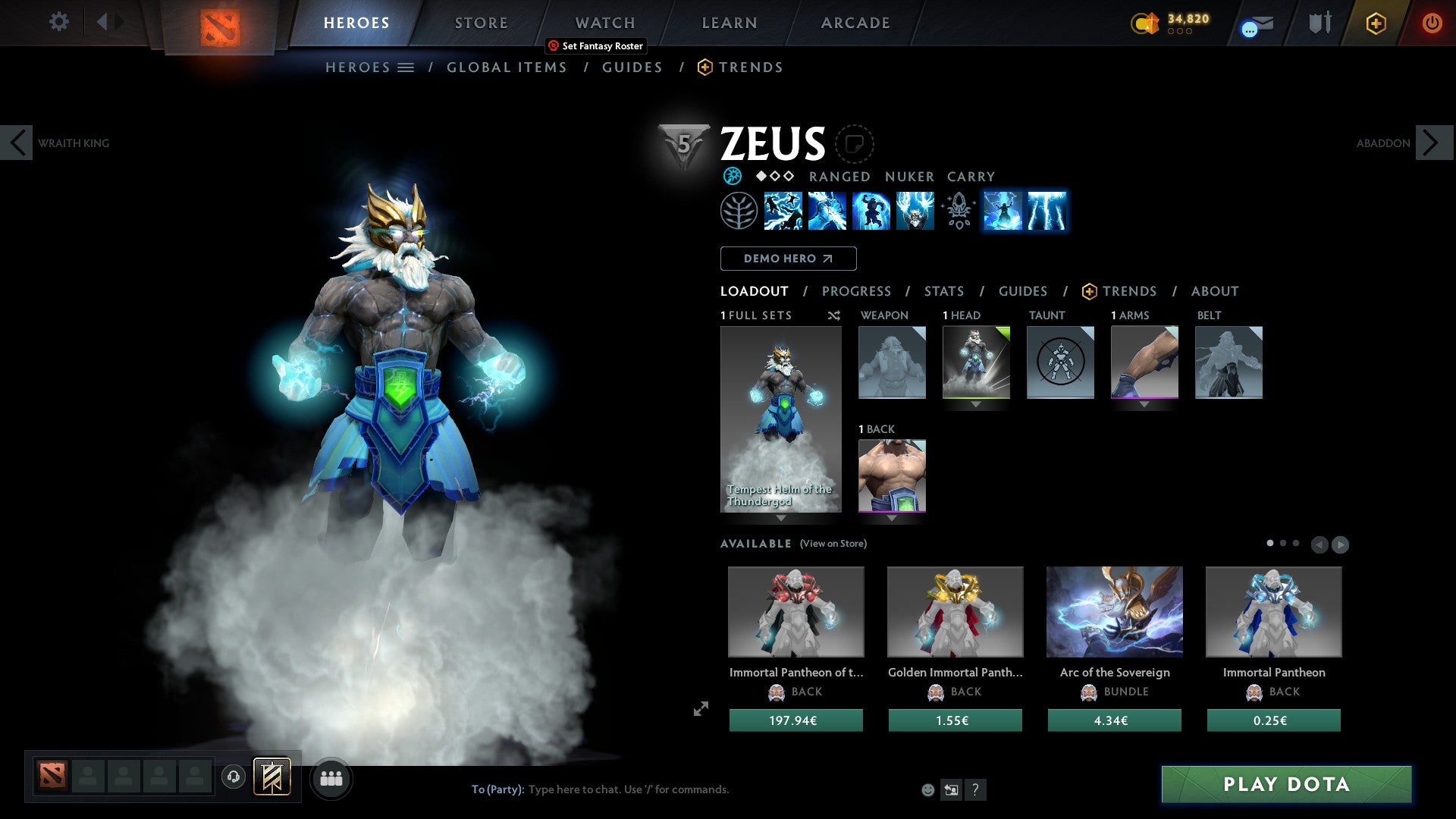Toggle the shuffle icon next to Full Sets
Screen dimensions: 1456x819
pos(834,315)
